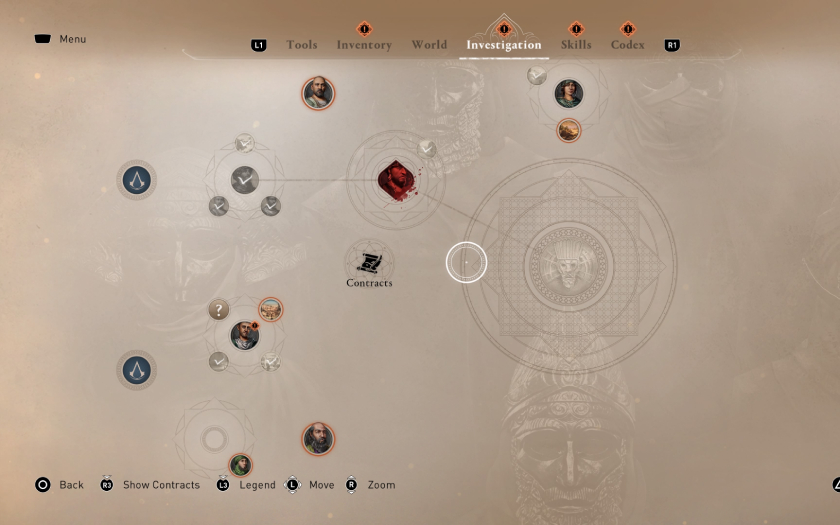The height and width of the screenshot is (525, 840).
Task: Open the Inventory tab
Action: coord(364,45)
